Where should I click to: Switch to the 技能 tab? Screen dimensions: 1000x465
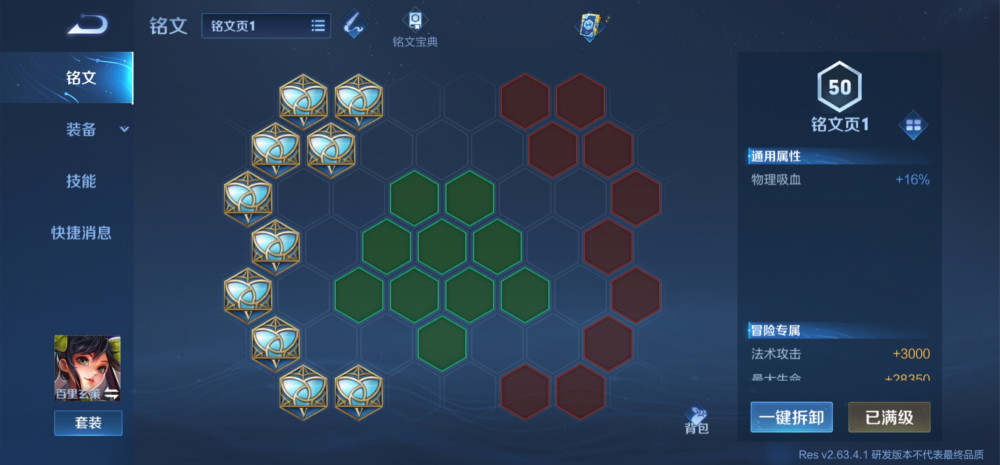(x=81, y=181)
